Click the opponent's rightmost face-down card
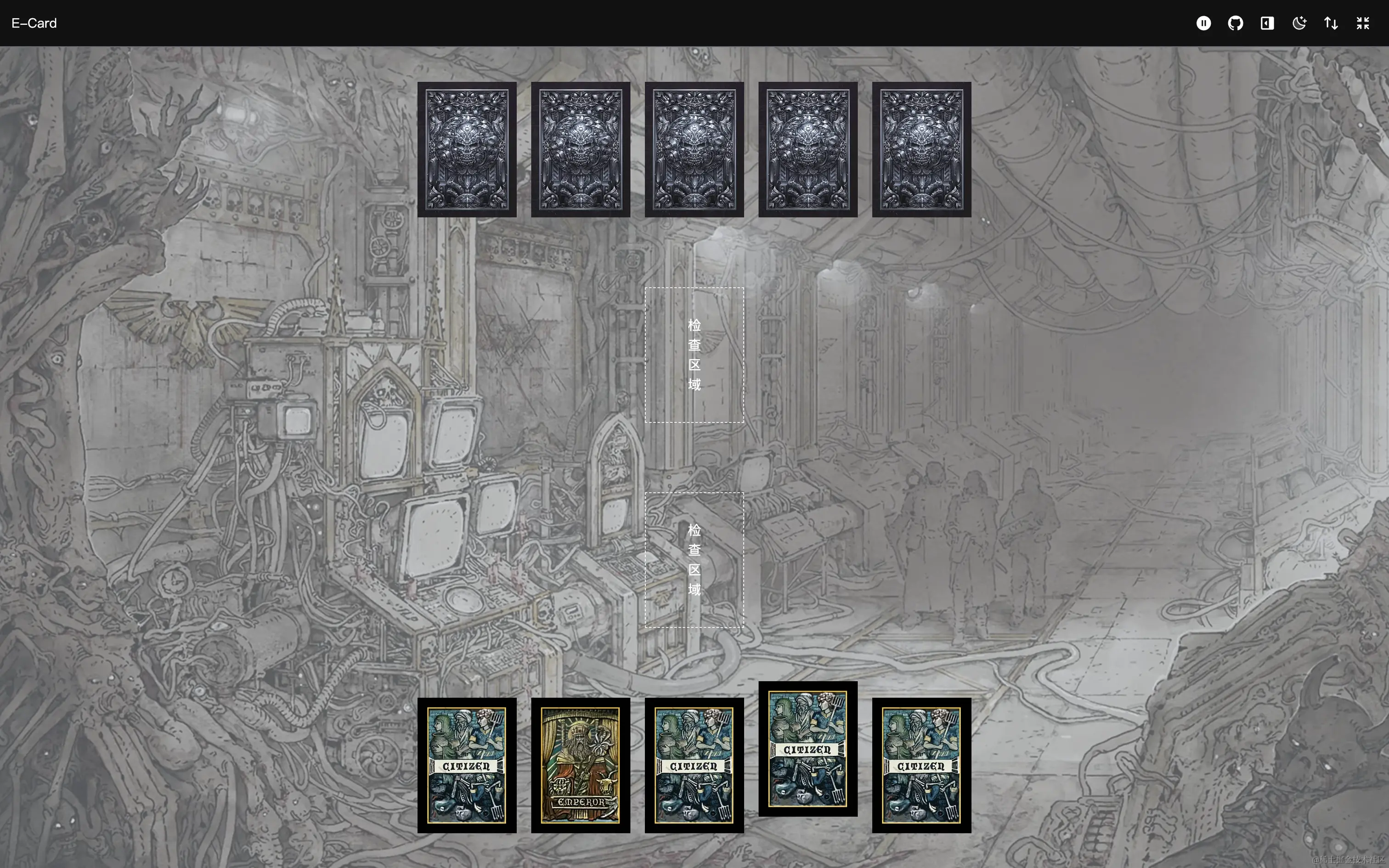Screen dimensions: 1389x868 921,149
